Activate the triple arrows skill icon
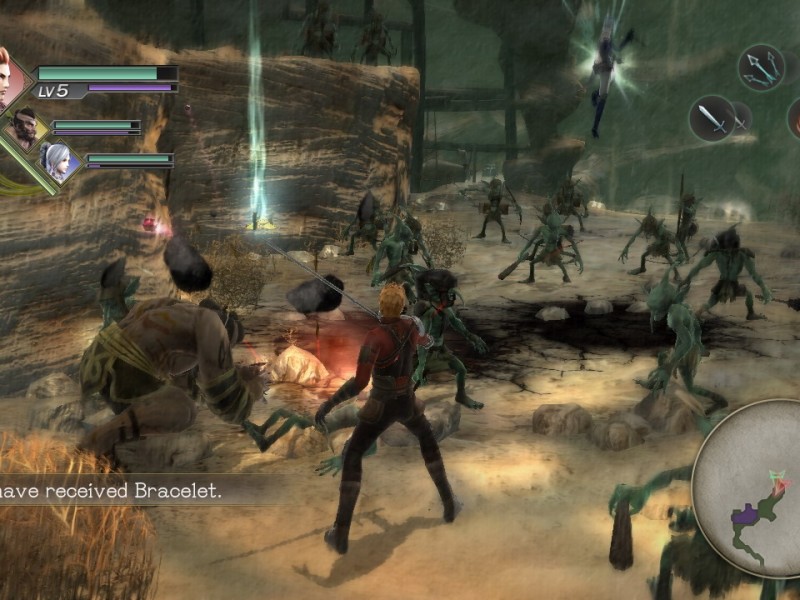This screenshot has width=800, height=600. (761, 67)
